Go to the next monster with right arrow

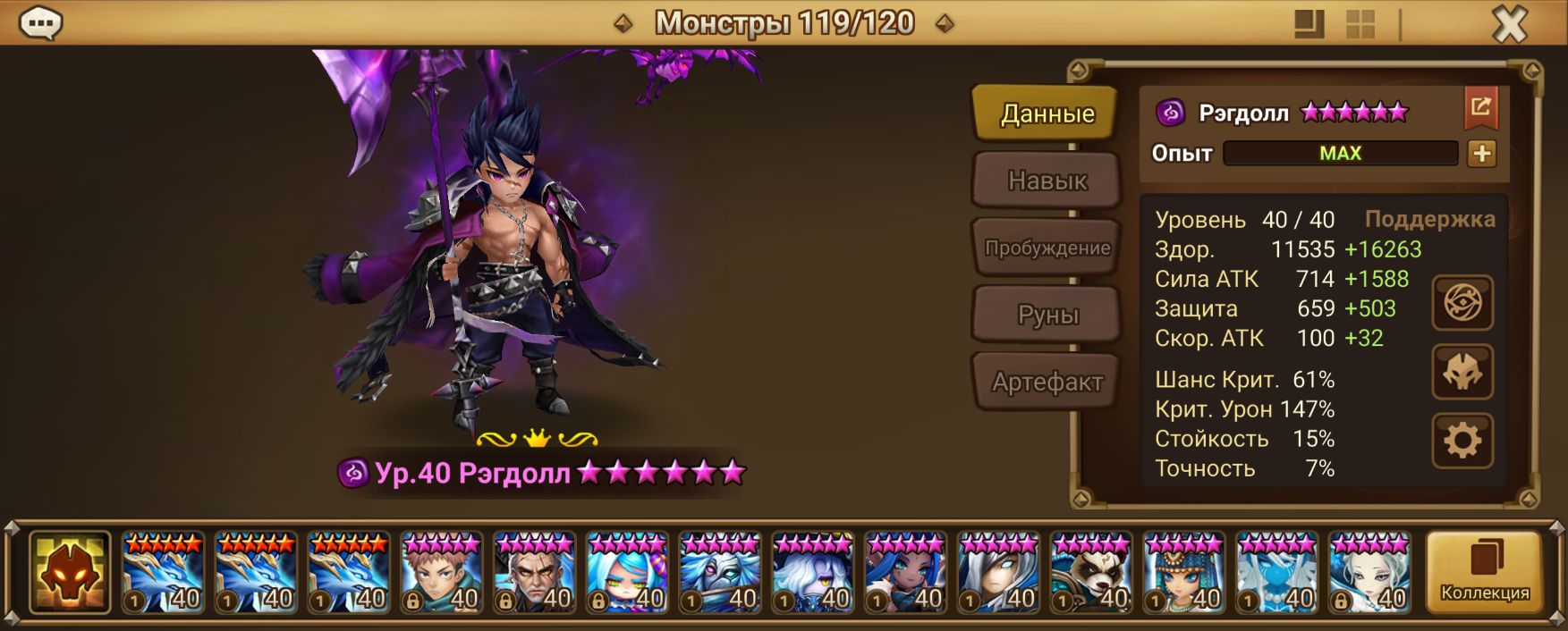click(944, 24)
